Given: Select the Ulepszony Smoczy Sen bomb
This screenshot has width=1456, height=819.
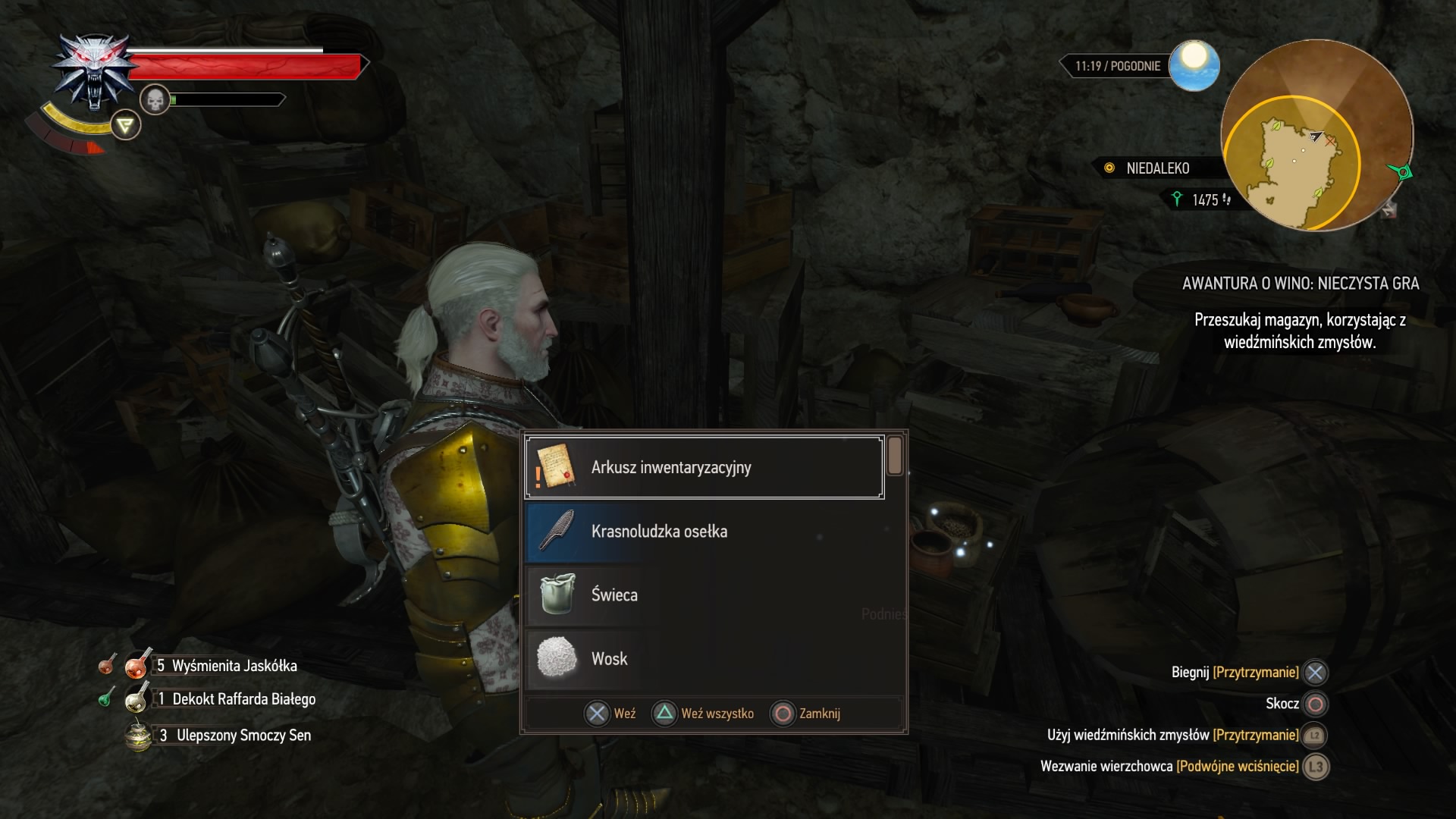Looking at the screenshot, I should tap(139, 735).
